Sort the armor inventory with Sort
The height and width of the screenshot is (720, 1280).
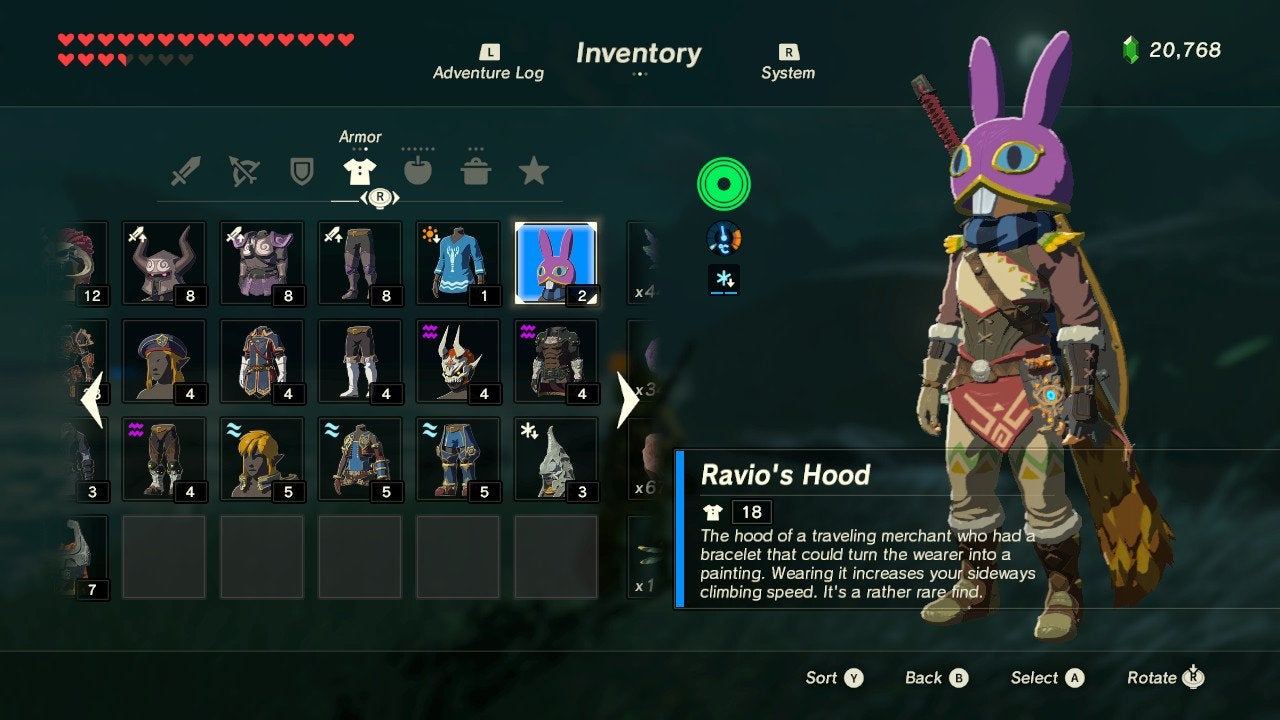tap(834, 677)
